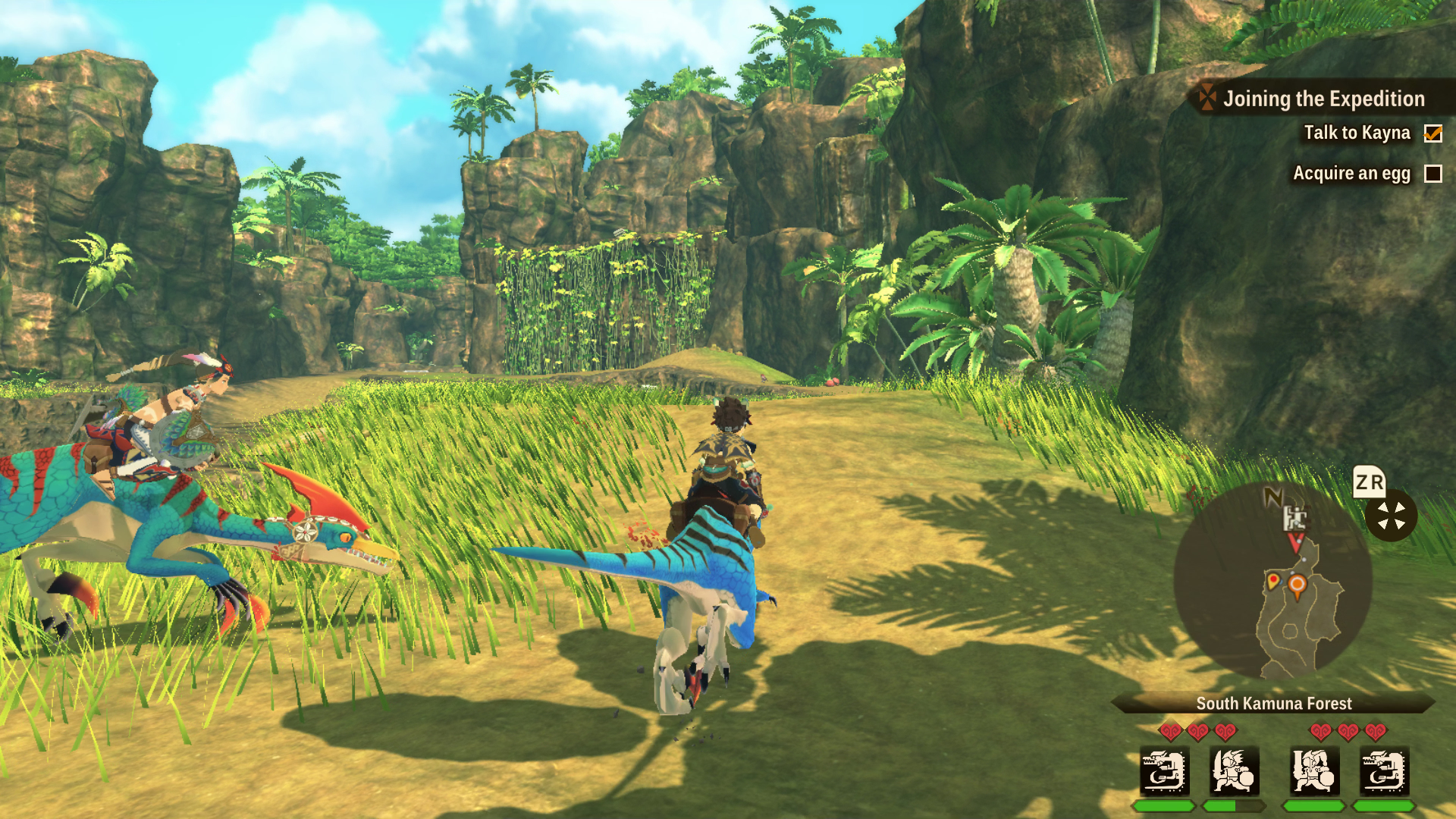1456x819 pixels.
Task: Click the empty Acquire an egg checkbox
Action: tap(1432, 174)
